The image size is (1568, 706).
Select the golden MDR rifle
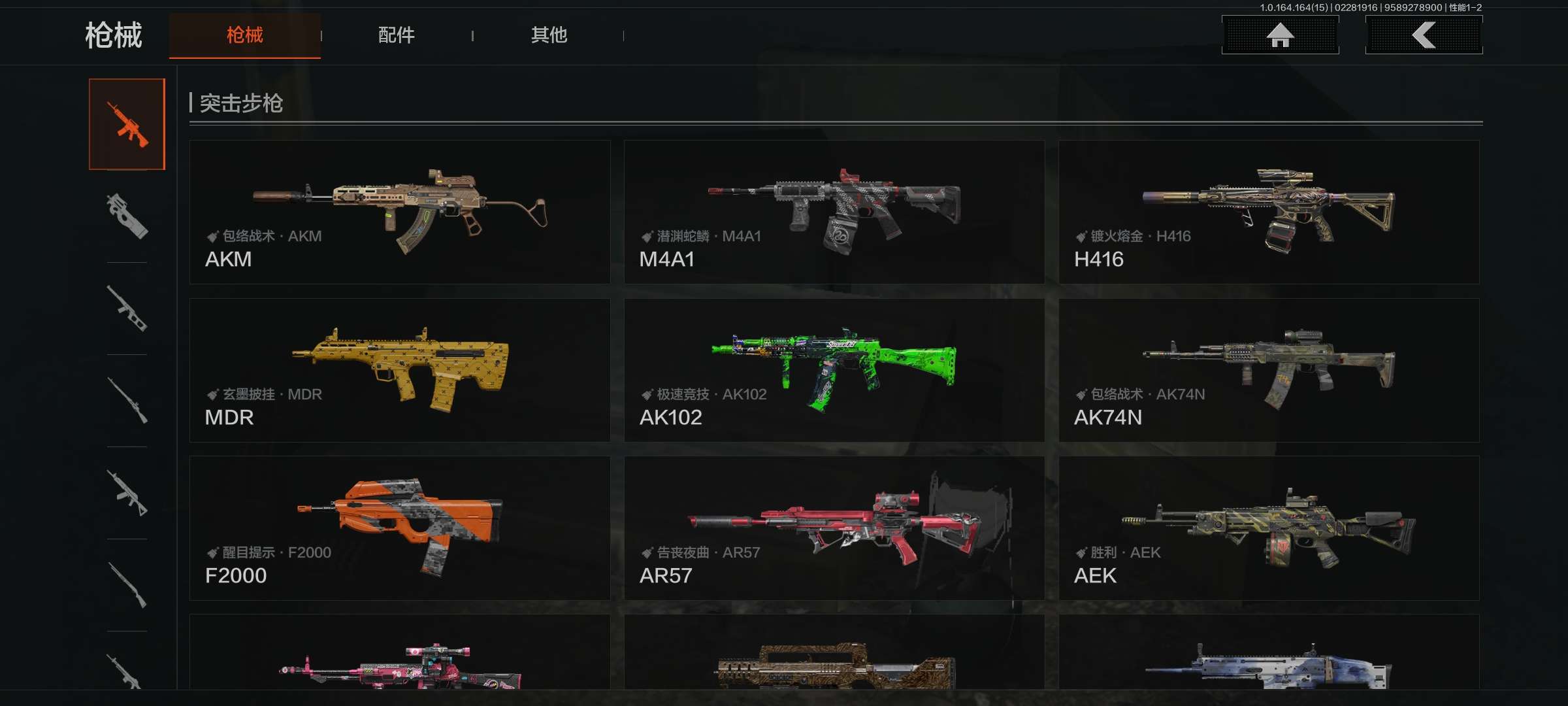pos(400,370)
